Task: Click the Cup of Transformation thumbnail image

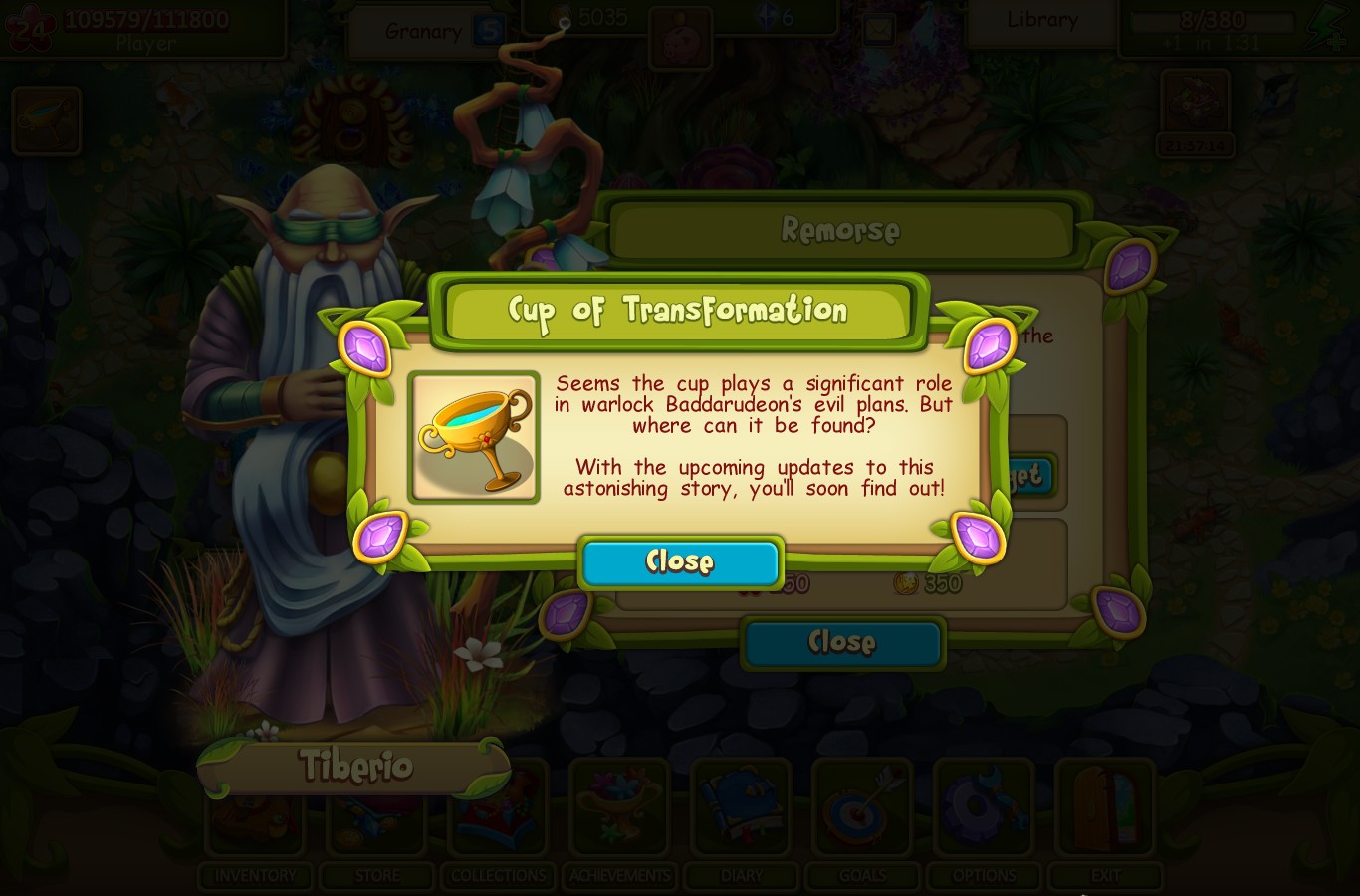Action: pyautogui.click(x=475, y=436)
